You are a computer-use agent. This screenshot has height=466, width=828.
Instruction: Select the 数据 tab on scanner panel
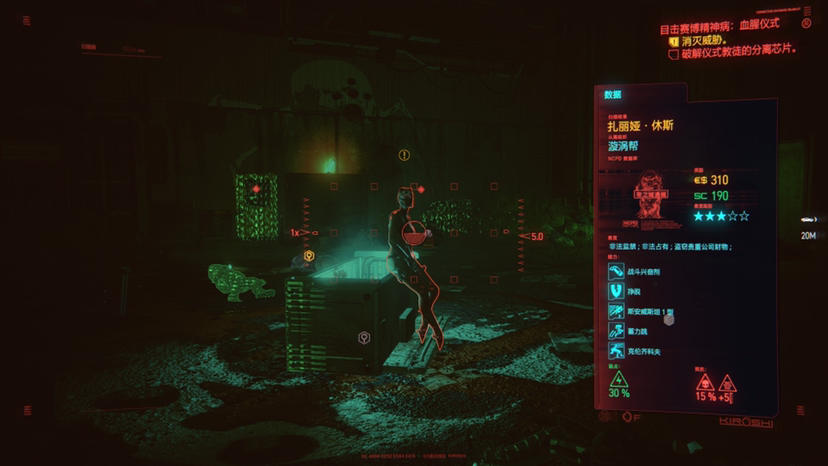point(613,95)
